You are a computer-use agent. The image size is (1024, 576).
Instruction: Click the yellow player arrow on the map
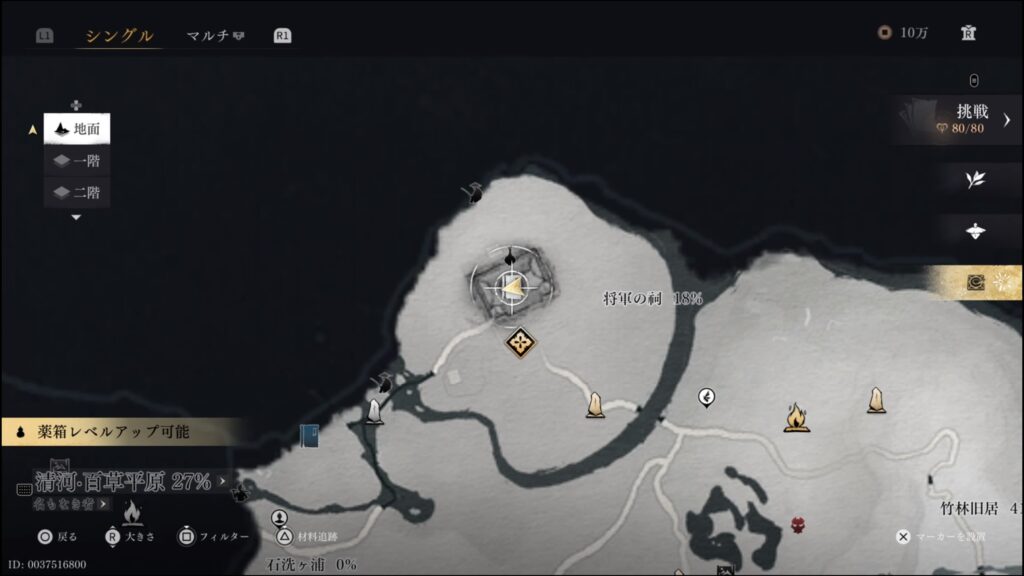pyautogui.click(x=511, y=290)
